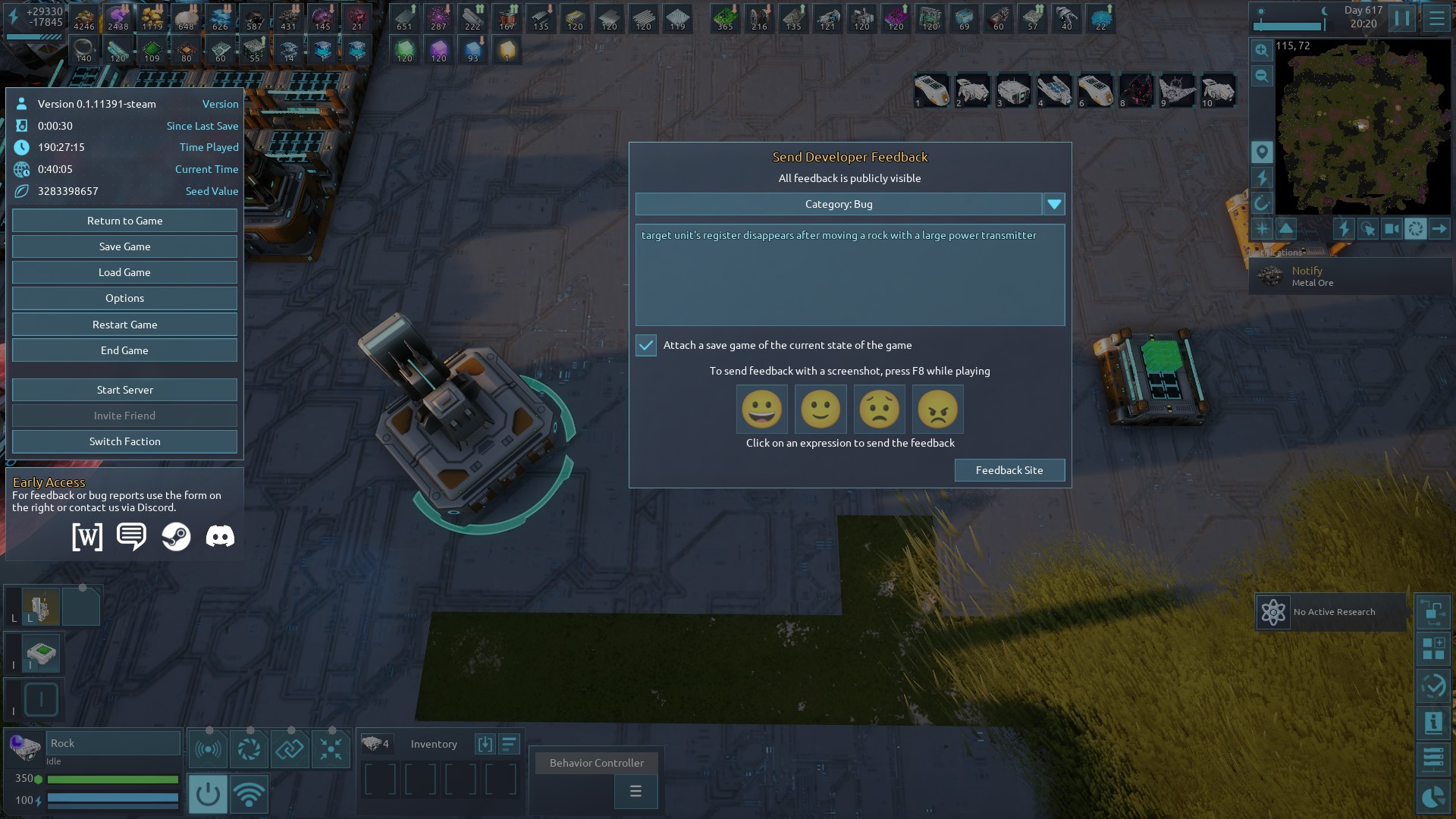The image size is (1456, 819).
Task: Pause the game with the pause button
Action: pyautogui.click(x=1401, y=18)
